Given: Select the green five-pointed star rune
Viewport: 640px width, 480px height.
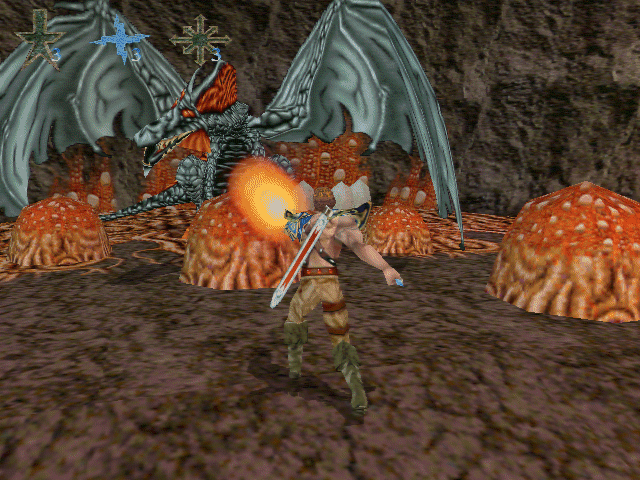Looking at the screenshot, I should (39, 38).
